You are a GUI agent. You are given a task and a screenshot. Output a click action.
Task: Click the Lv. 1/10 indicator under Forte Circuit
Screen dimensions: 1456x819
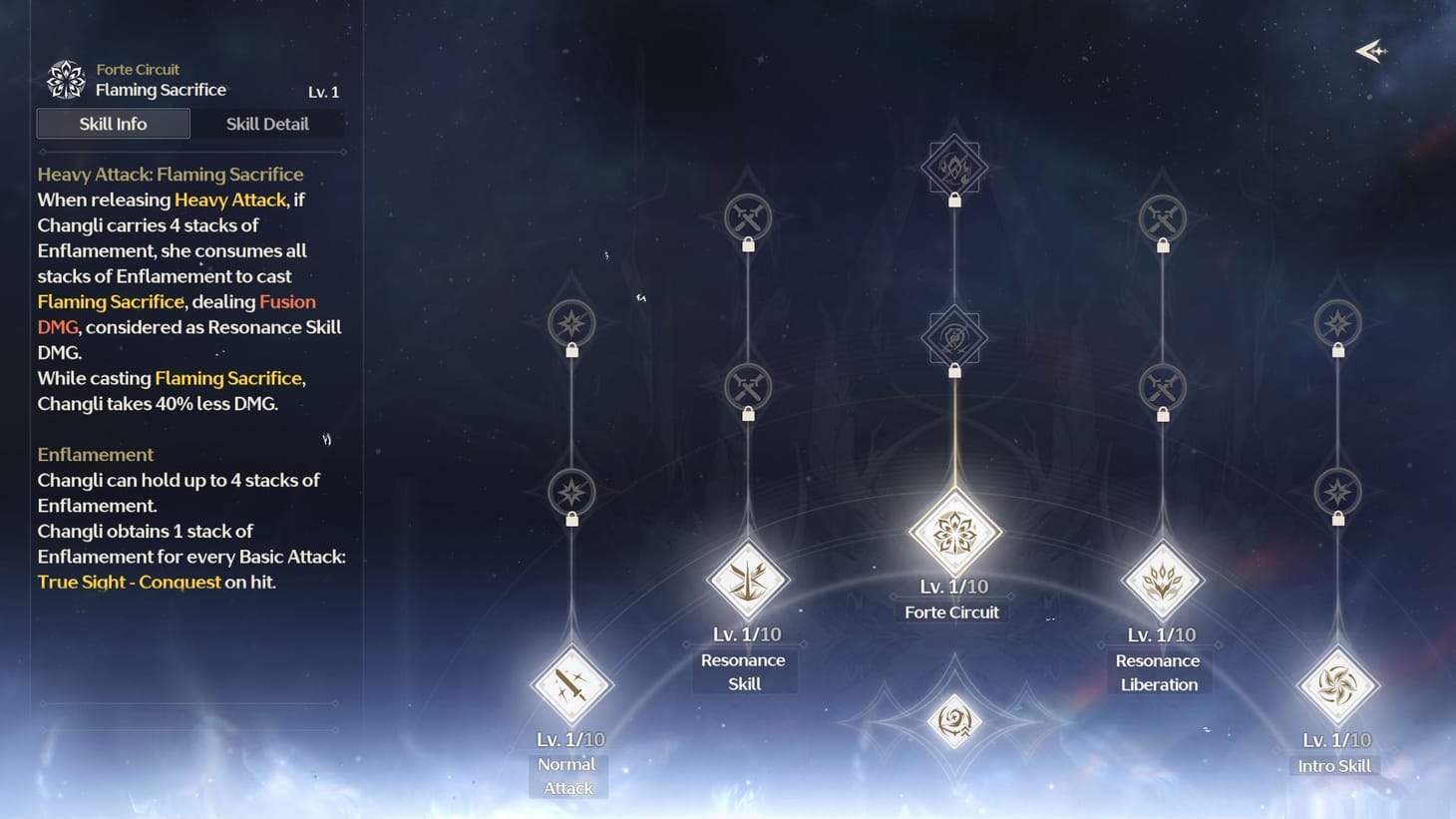pyautogui.click(x=953, y=587)
